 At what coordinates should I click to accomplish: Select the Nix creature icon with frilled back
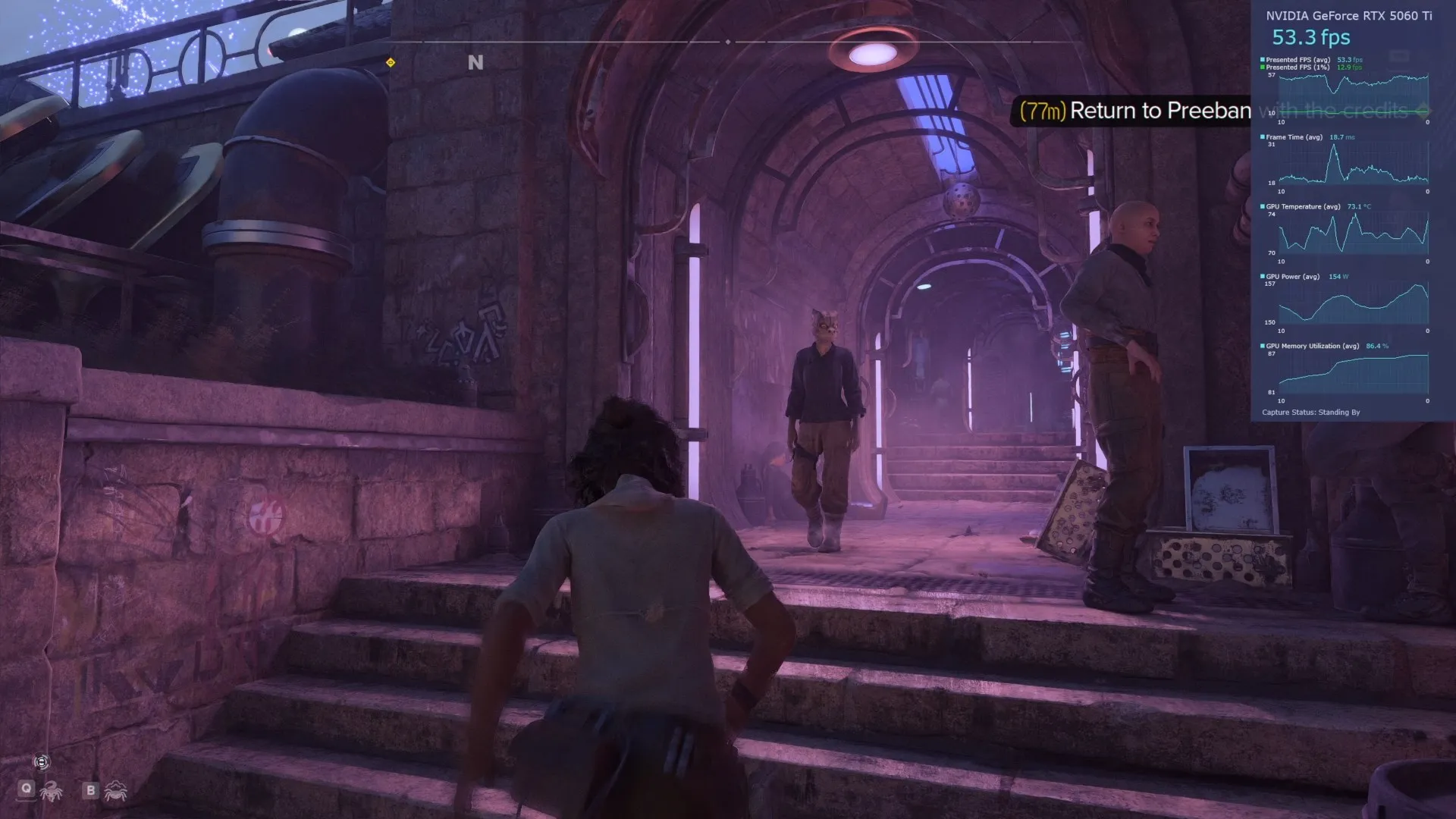pyautogui.click(x=115, y=791)
